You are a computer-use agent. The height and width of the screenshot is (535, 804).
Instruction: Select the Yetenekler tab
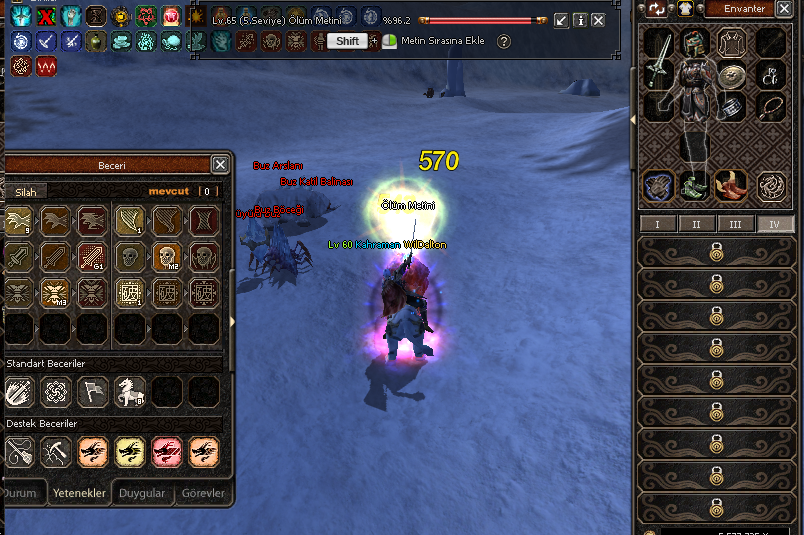click(79, 493)
